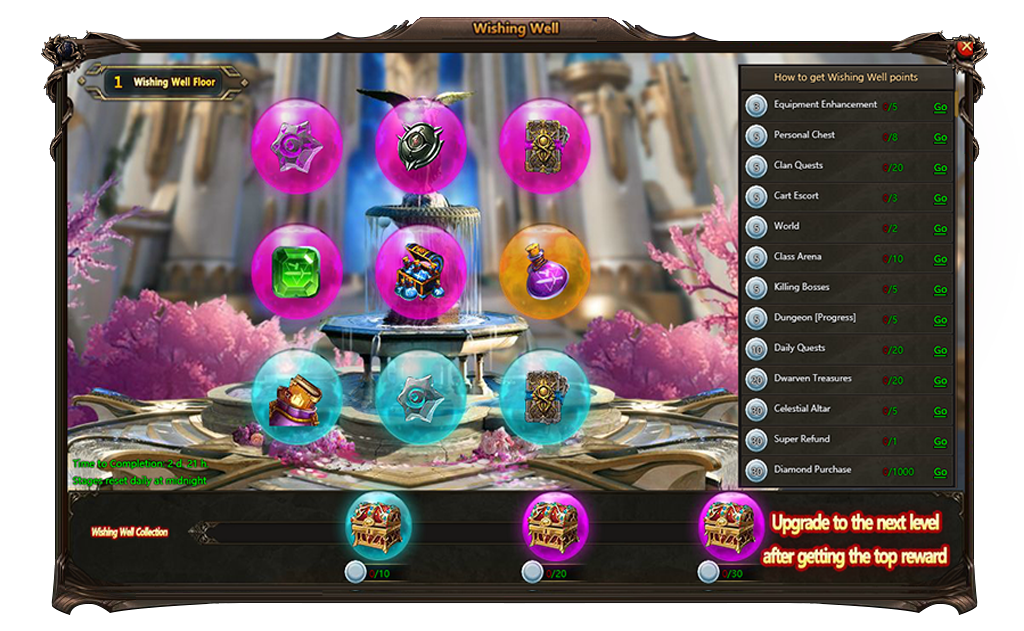Viewport: 1024px width, 631px height.
Task: Open Cart Escort via Go link
Action: pos(940,198)
